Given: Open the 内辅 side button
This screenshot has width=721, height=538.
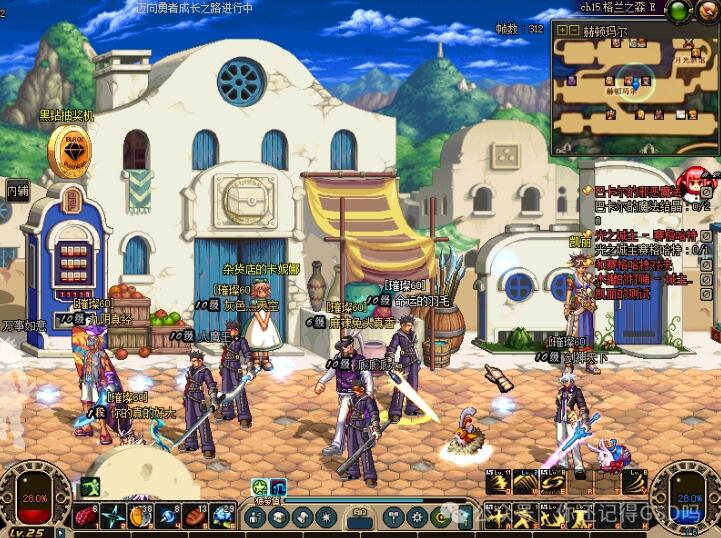Looking at the screenshot, I should 18,189.
